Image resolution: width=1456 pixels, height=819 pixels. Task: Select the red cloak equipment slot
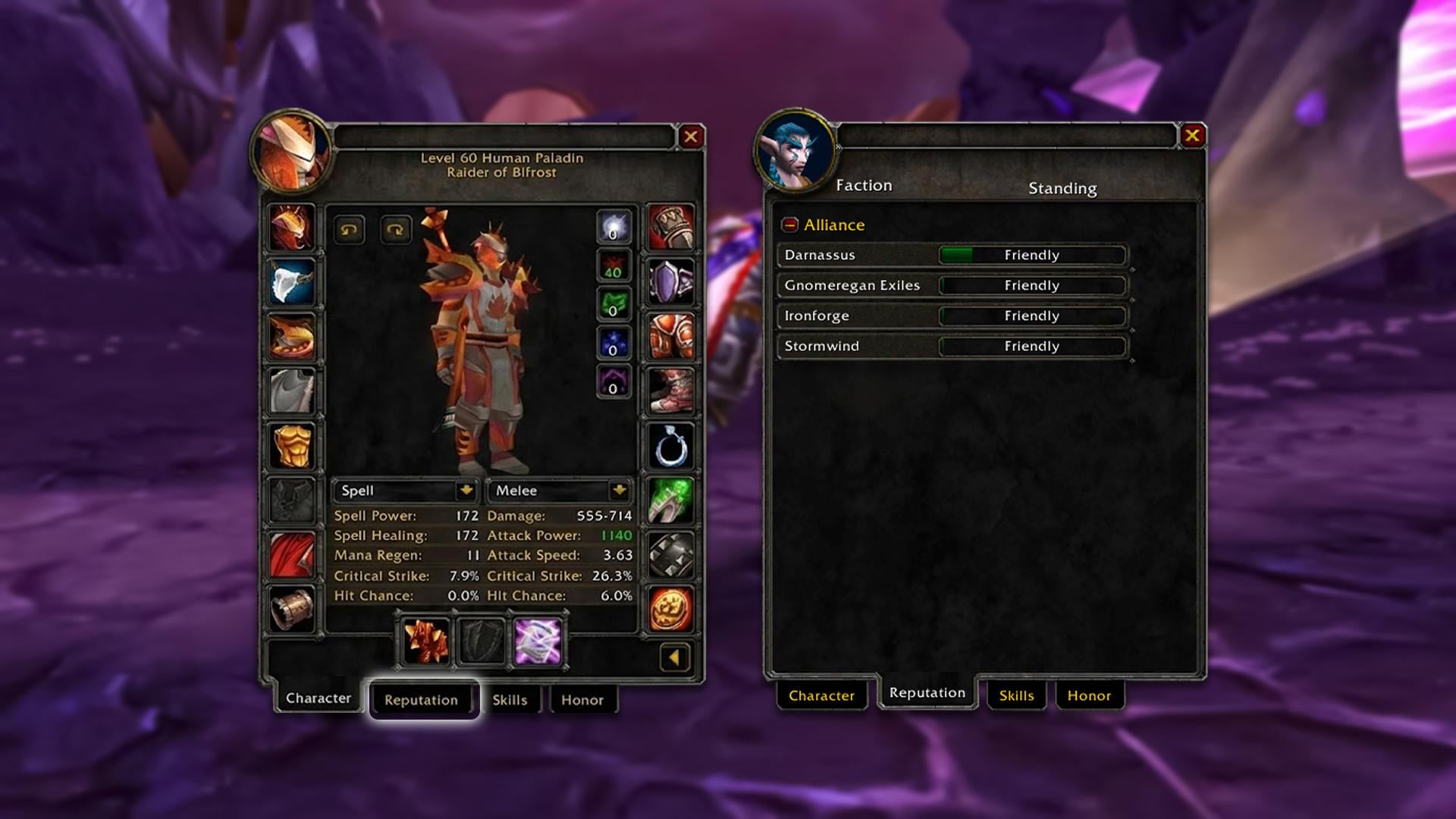pyautogui.click(x=292, y=555)
